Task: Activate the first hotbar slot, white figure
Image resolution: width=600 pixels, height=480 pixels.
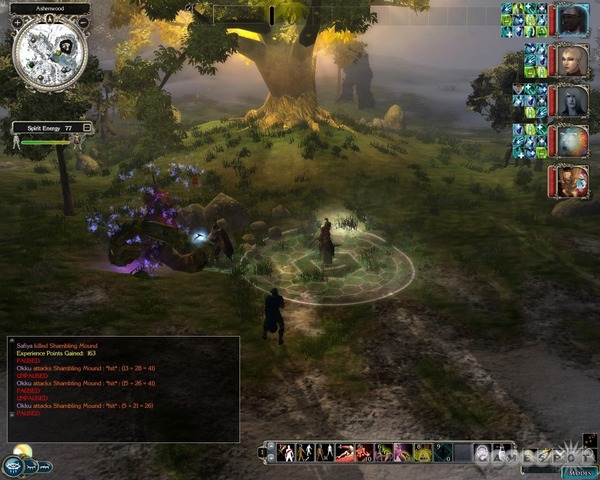Action: point(286,452)
